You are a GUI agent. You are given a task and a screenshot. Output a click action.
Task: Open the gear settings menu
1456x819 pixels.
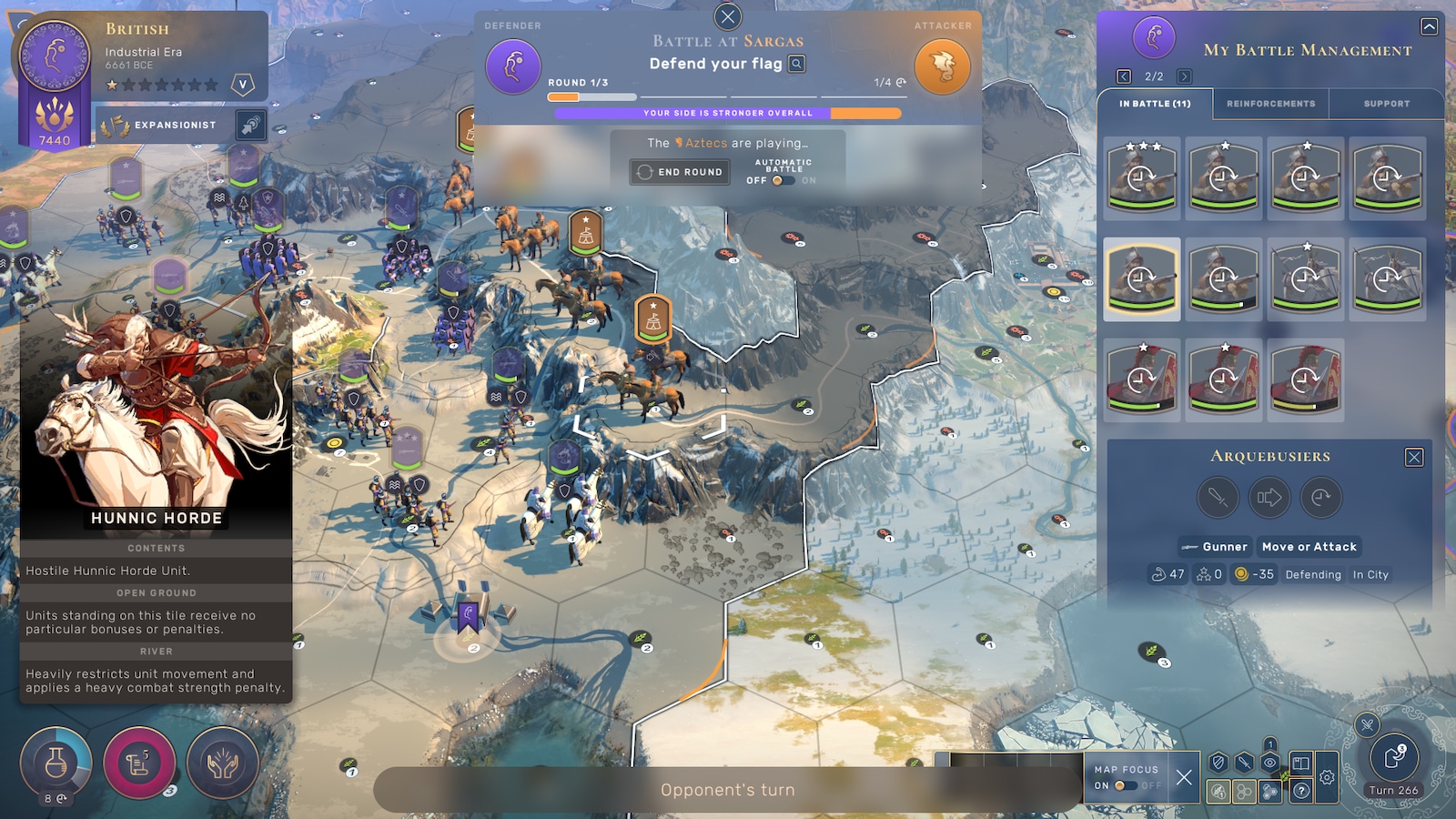point(1327,778)
